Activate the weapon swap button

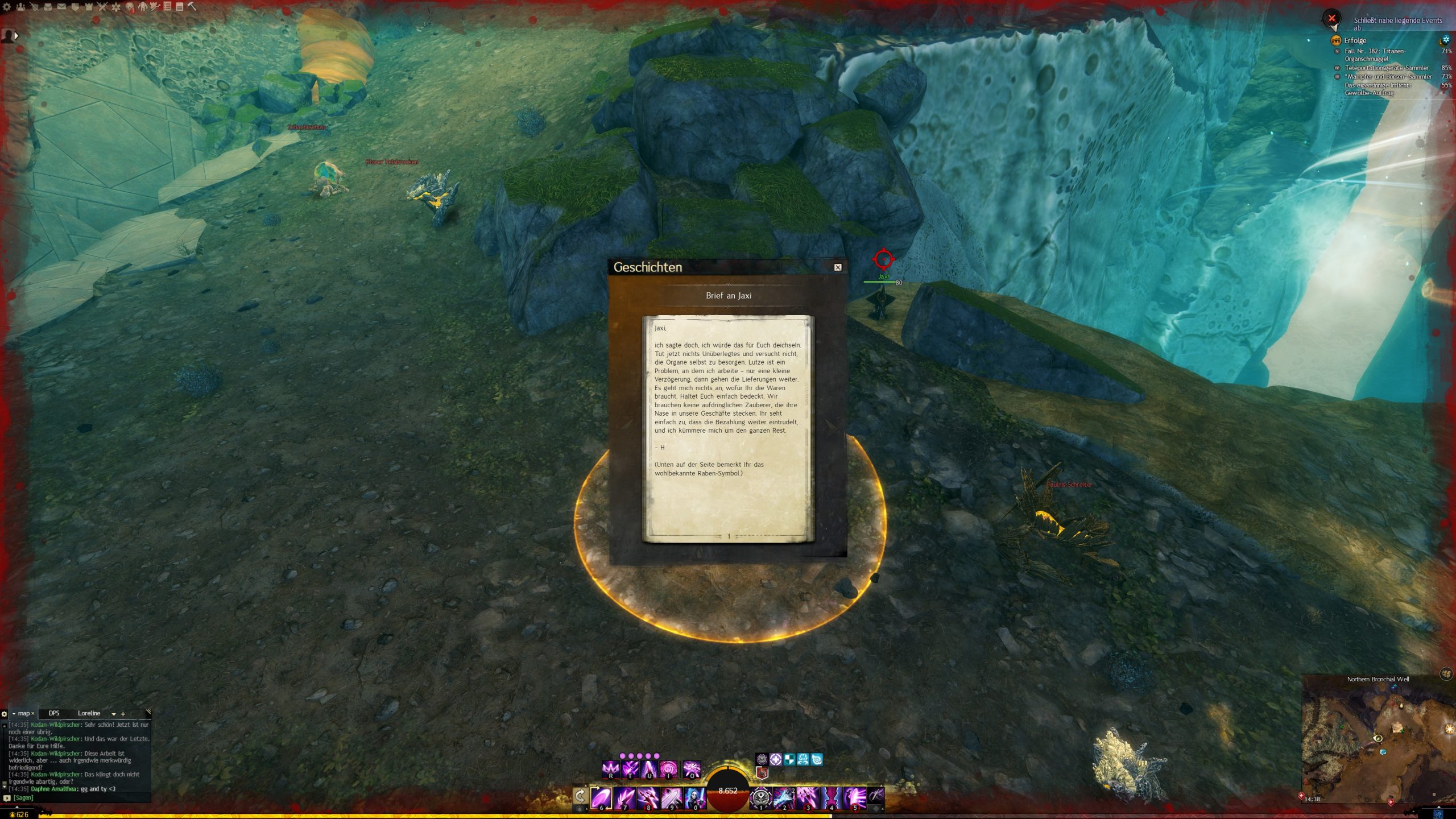[580, 796]
